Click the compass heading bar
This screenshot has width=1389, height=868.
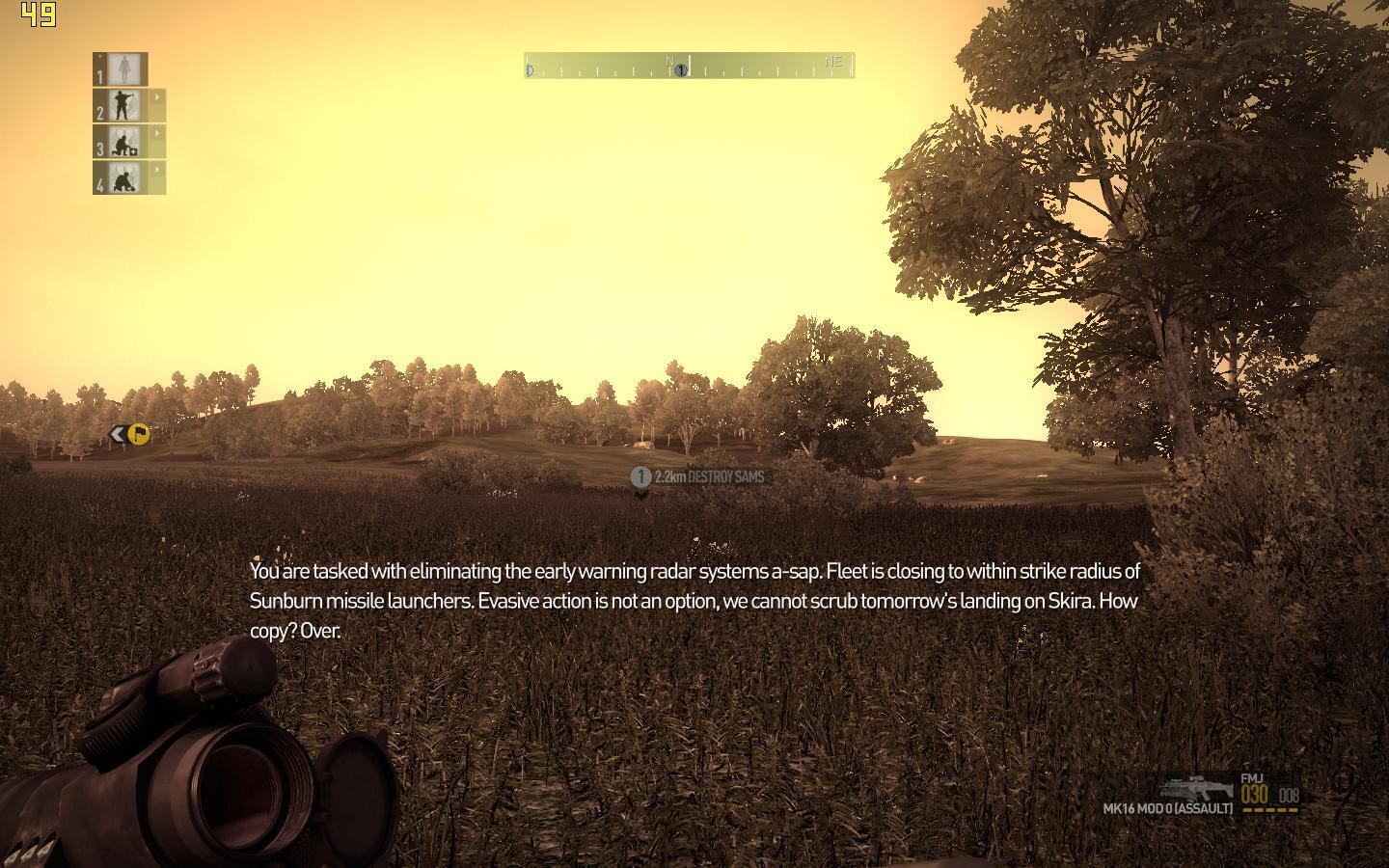689,66
